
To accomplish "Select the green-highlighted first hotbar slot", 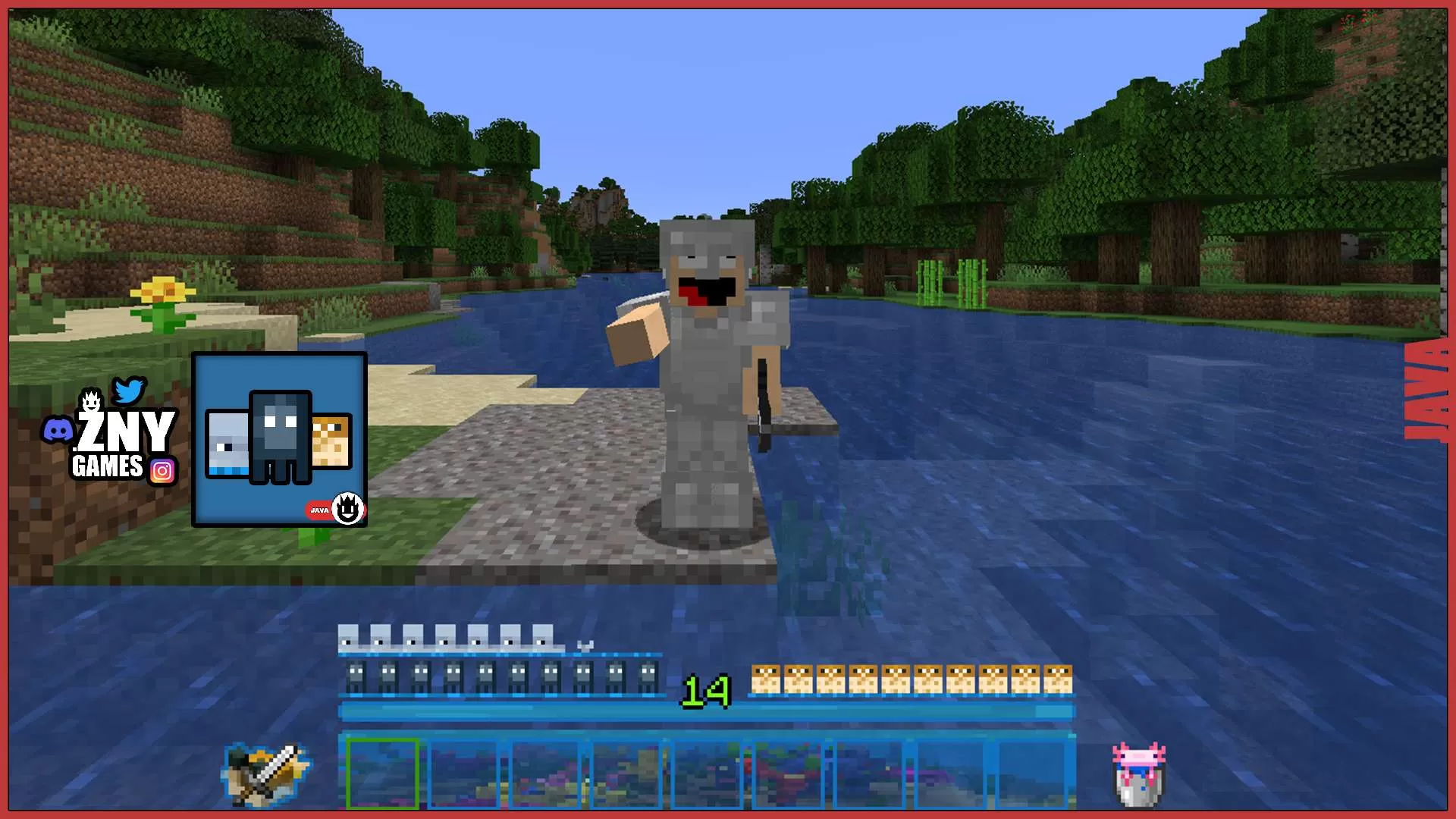I will point(381,775).
